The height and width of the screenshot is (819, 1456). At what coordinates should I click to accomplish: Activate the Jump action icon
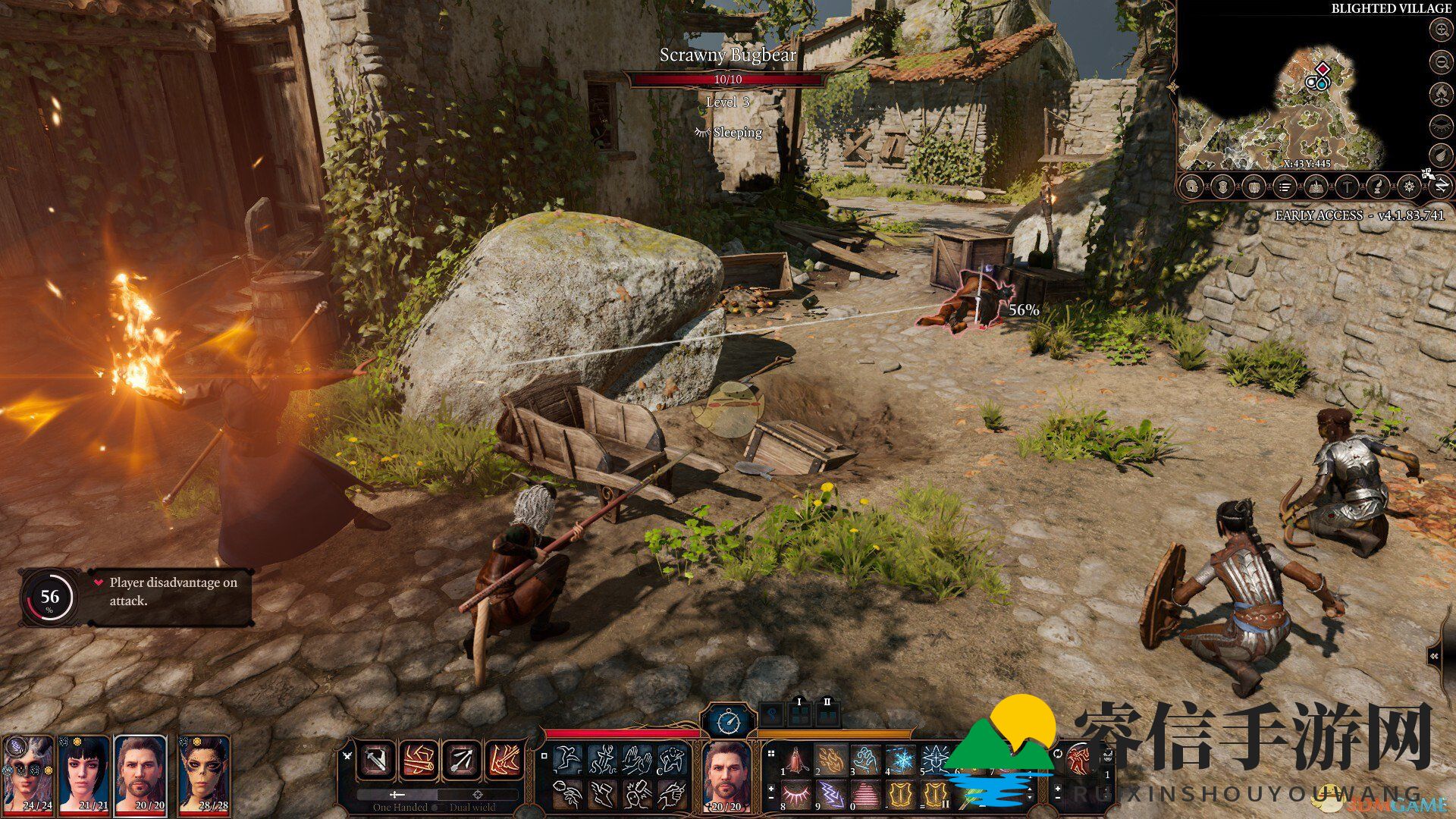pos(567,759)
